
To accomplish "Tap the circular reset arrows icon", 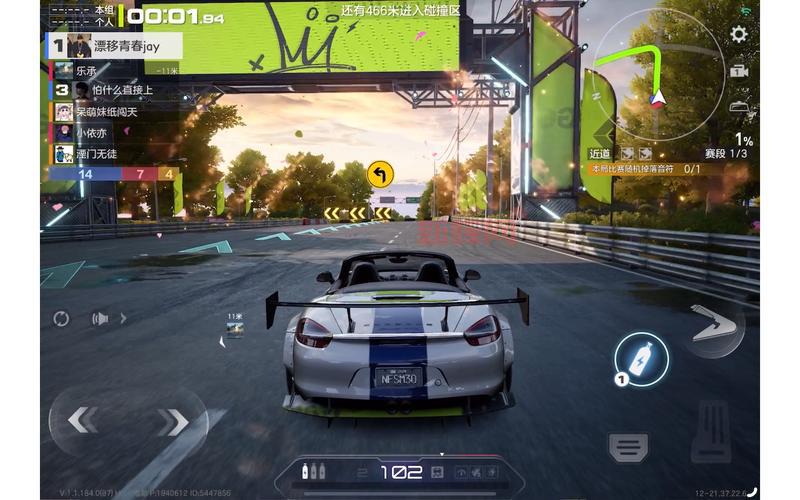I will 62,319.
